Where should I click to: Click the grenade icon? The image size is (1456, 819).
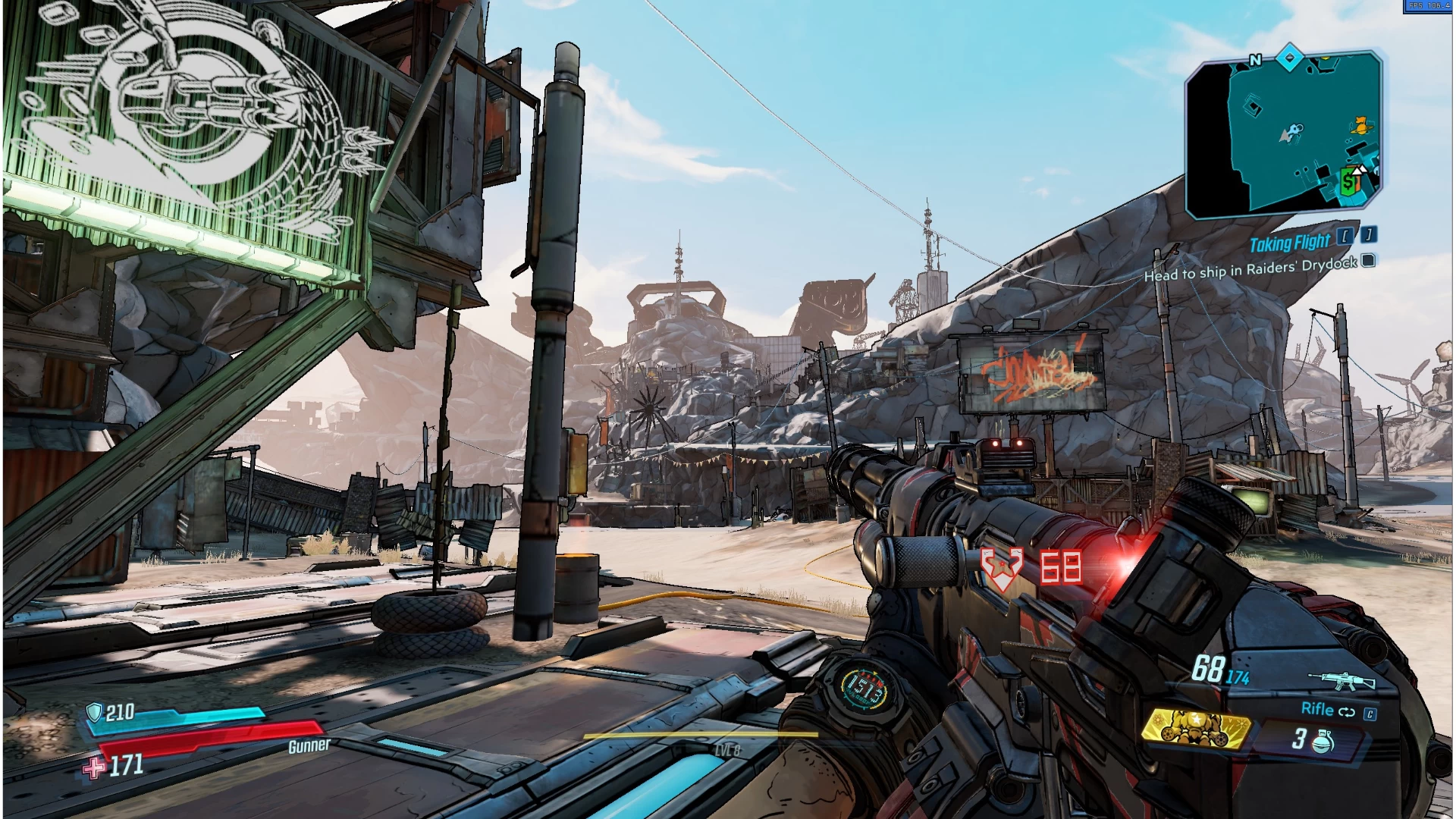click(1323, 740)
